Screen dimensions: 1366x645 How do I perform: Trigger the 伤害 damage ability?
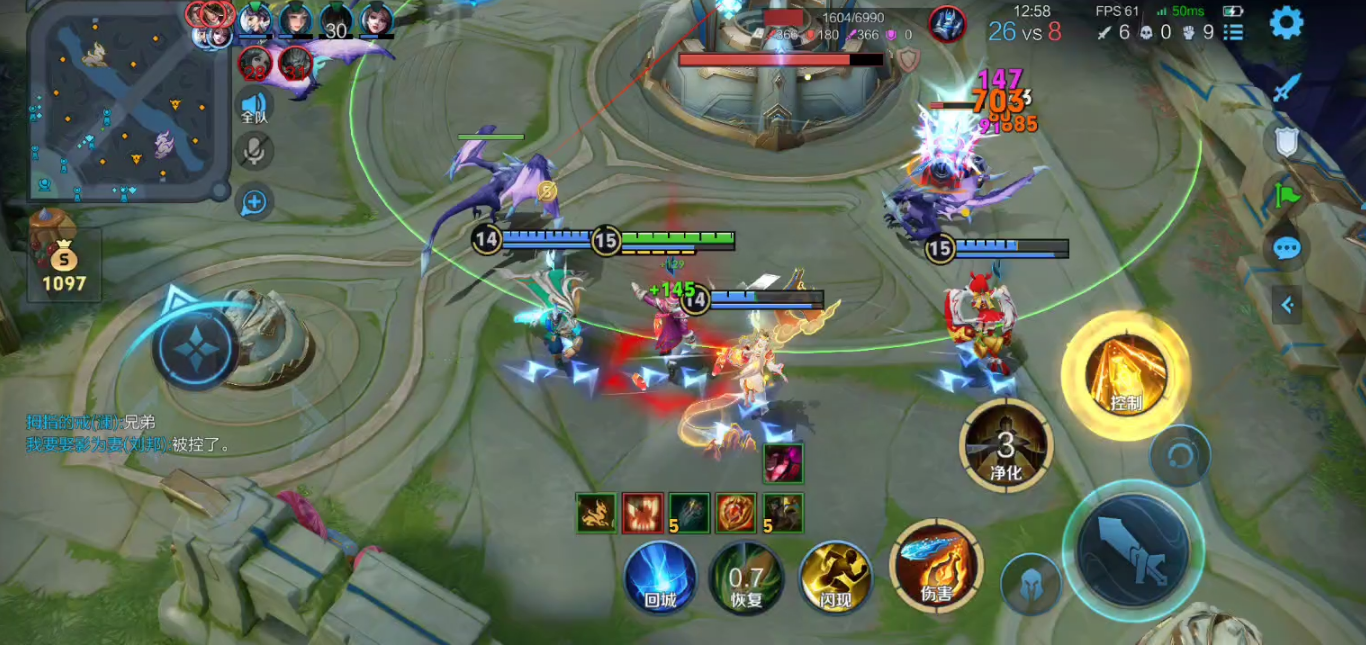click(936, 564)
